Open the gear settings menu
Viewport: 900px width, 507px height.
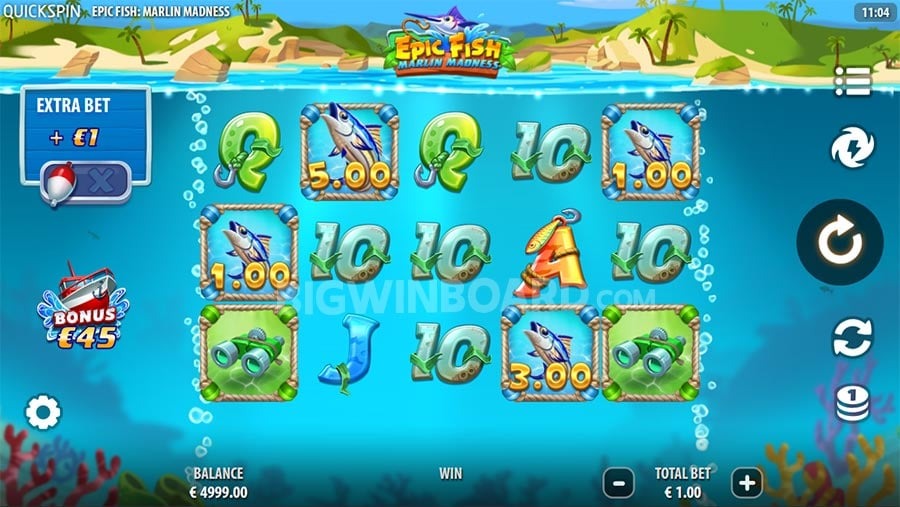43,412
